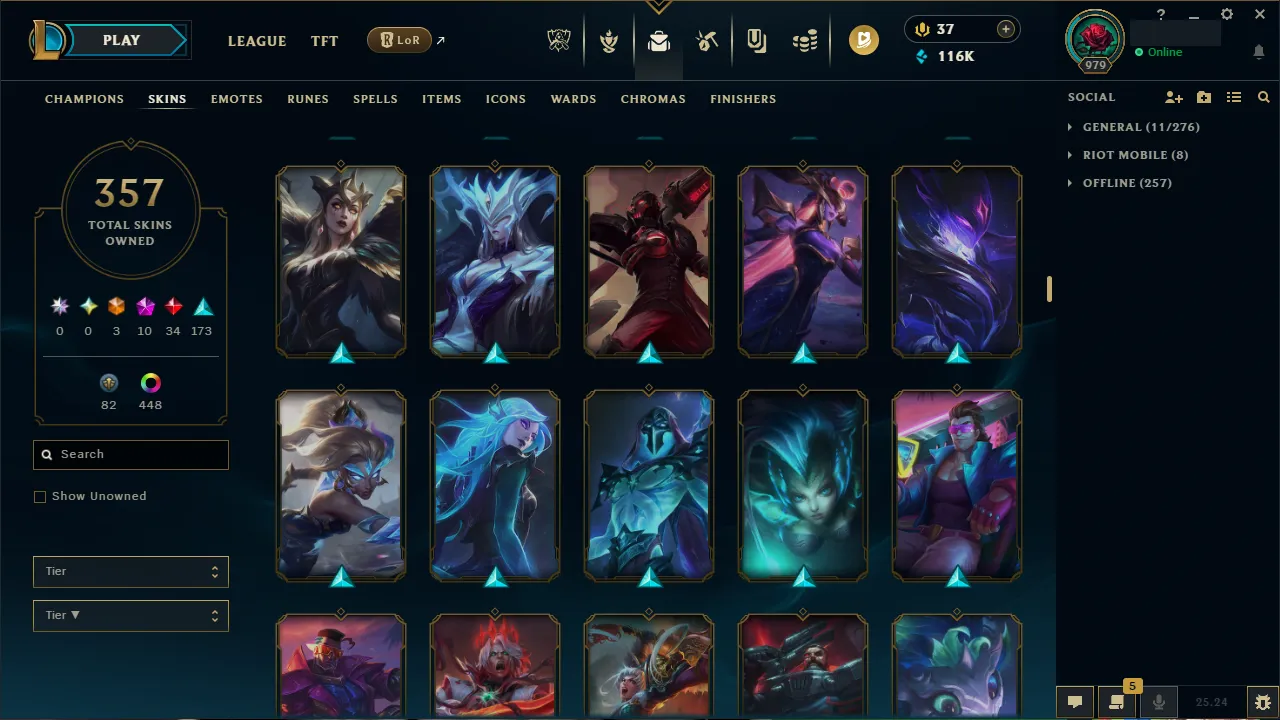The height and width of the screenshot is (720, 1280).
Task: Open the Clash page
Action: 608,40
